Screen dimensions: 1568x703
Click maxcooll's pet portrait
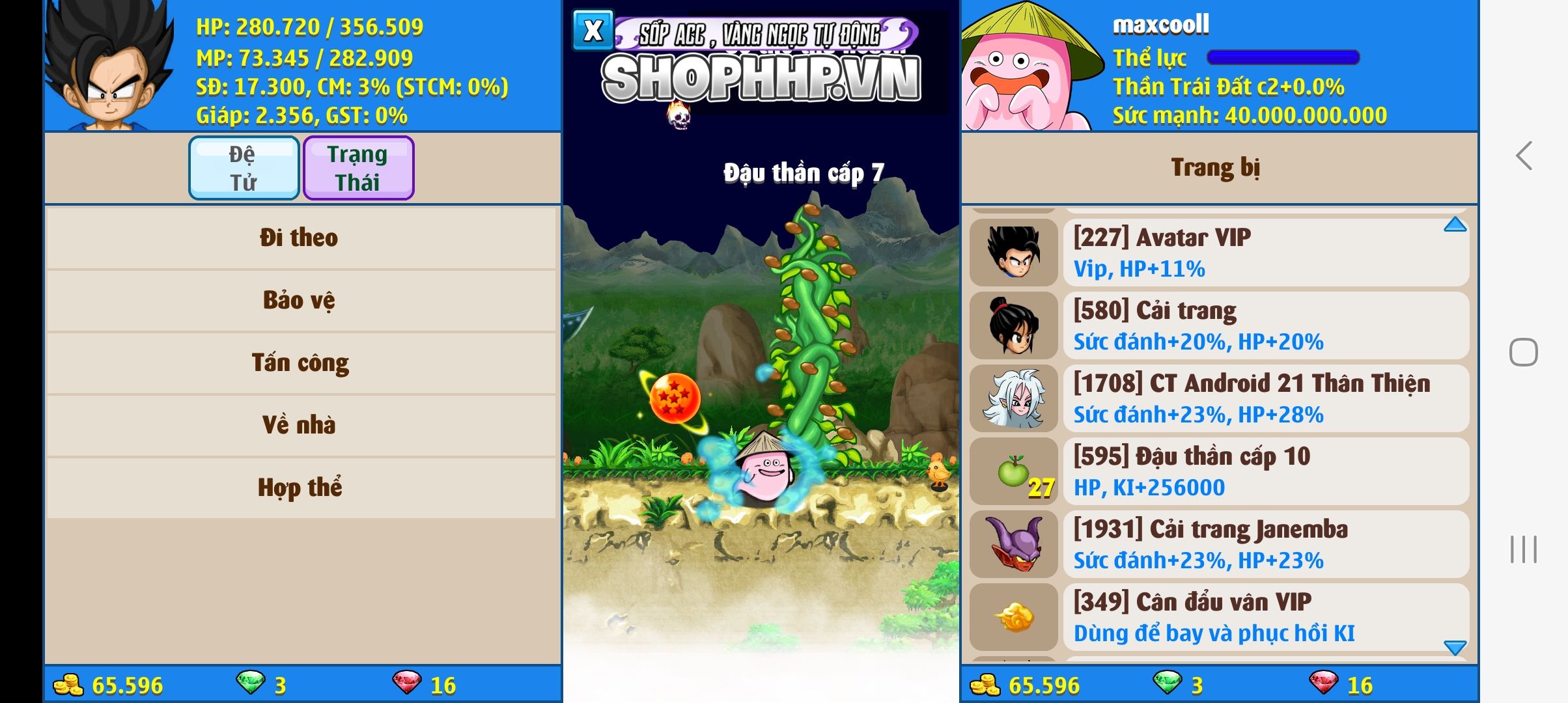click(x=1022, y=65)
